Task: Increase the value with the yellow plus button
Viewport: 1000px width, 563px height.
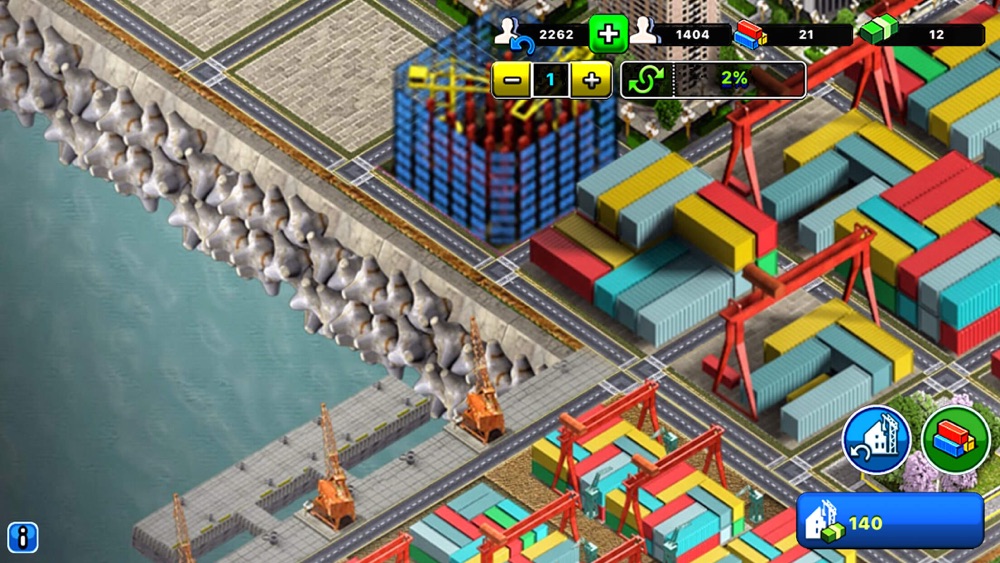Action: click(x=591, y=80)
